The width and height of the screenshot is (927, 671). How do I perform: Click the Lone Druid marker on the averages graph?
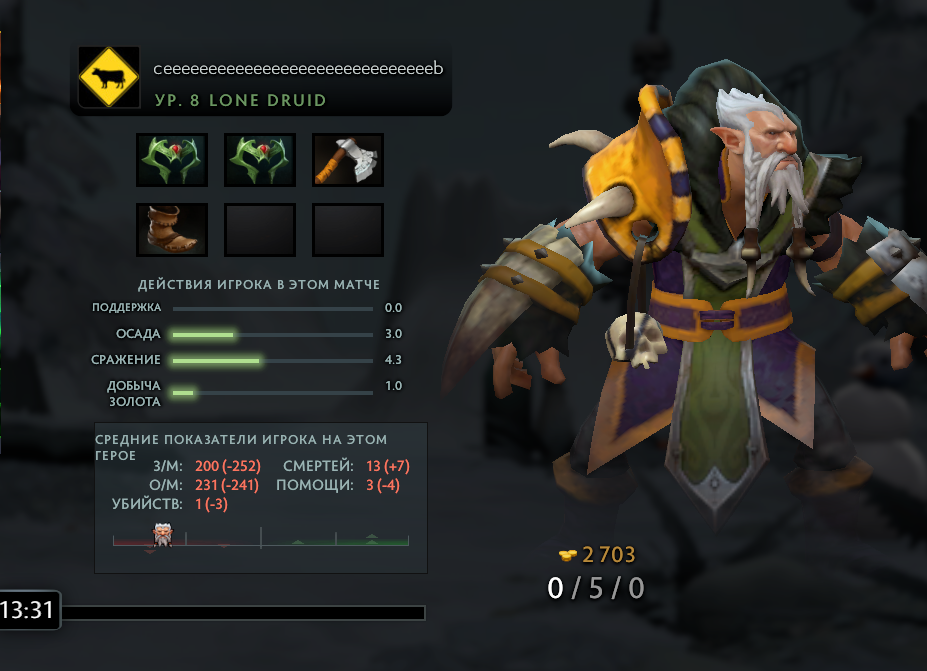tap(161, 534)
